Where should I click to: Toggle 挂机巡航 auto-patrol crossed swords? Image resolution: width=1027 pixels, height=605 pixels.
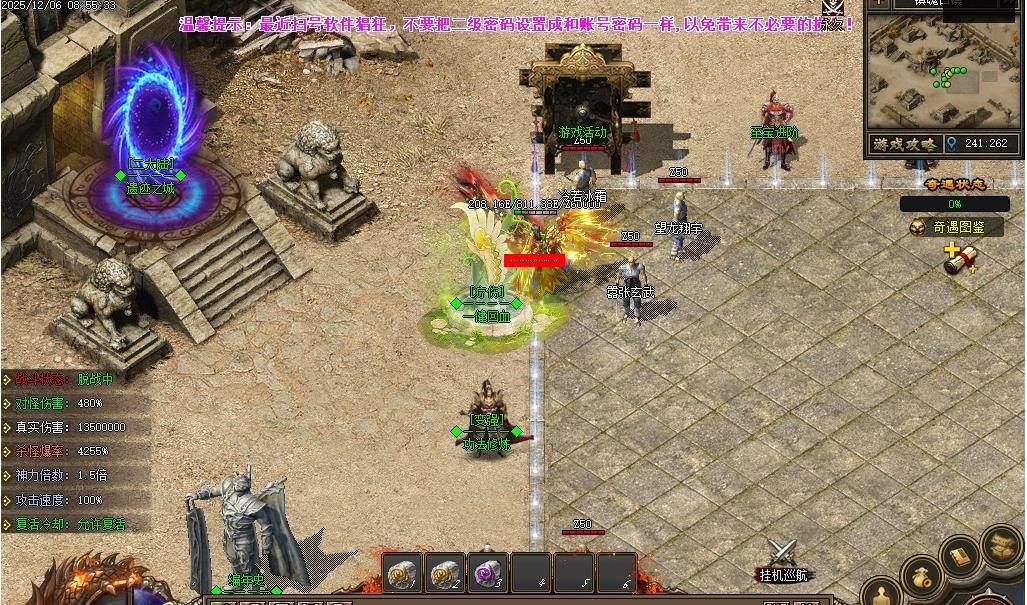[783, 555]
